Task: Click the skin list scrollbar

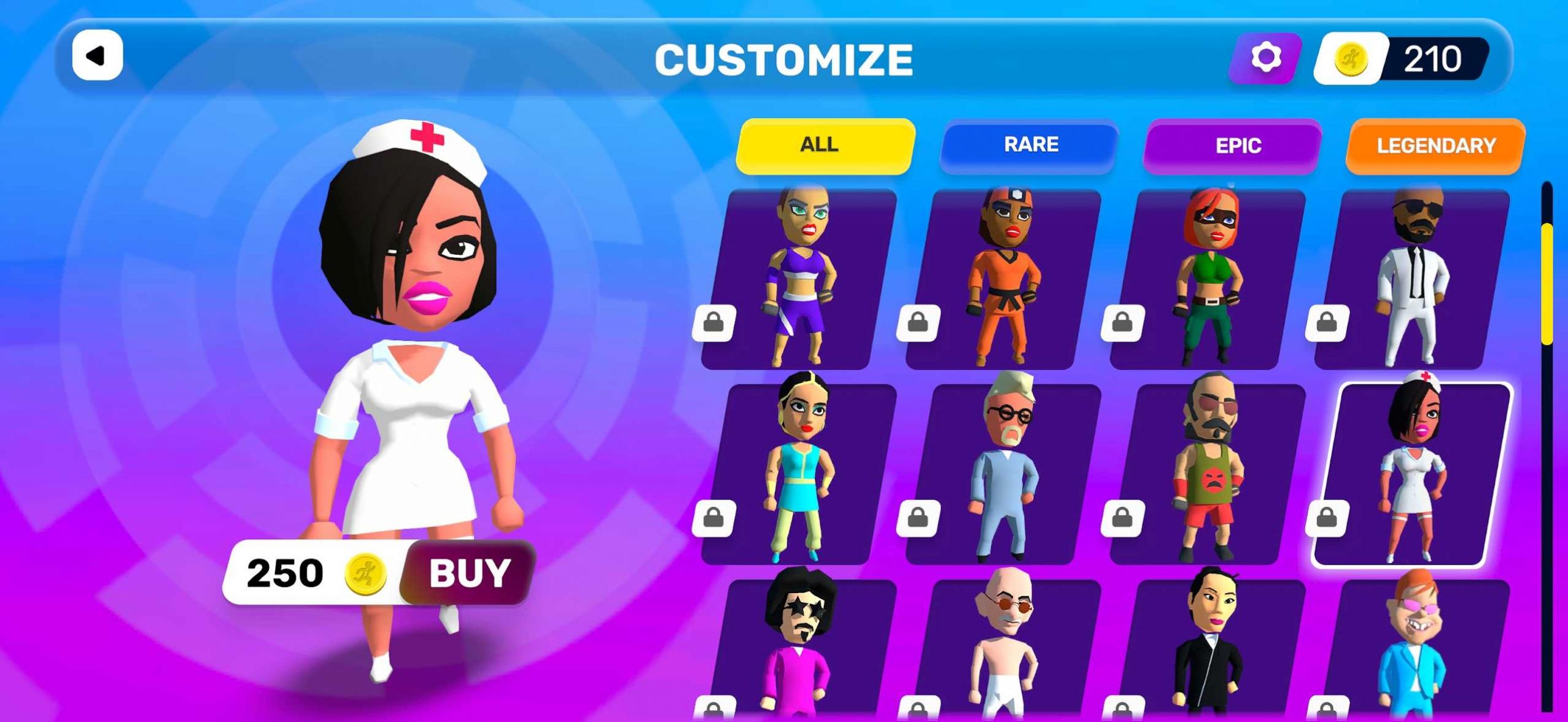Action: [x=1547, y=282]
